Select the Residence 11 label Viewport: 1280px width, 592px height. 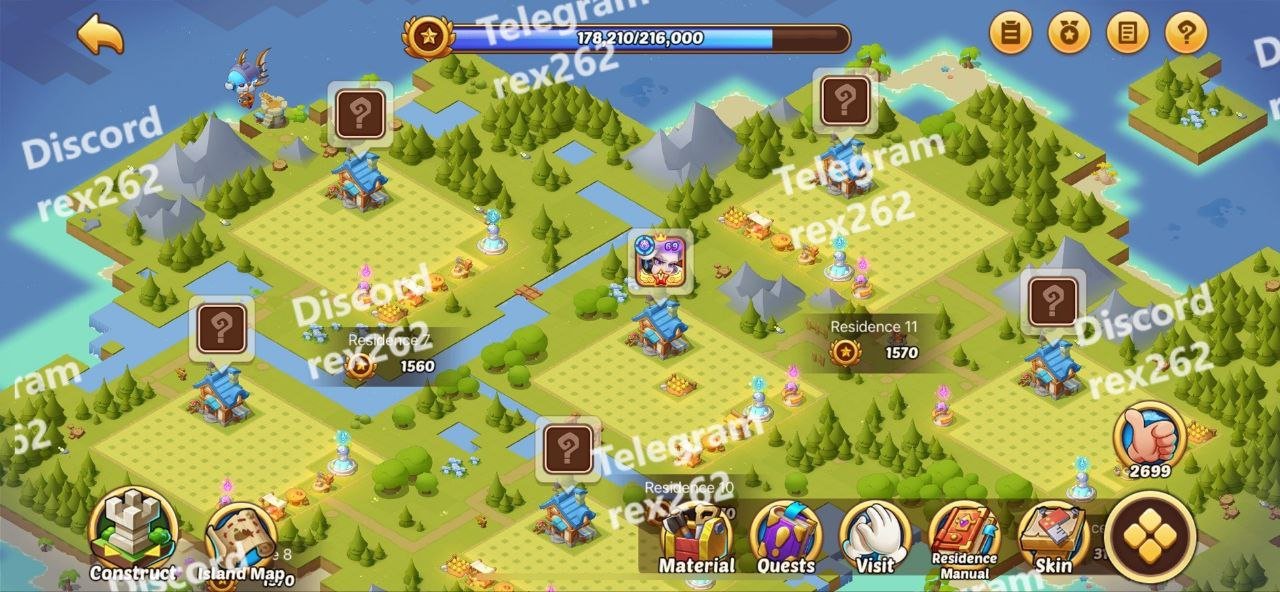pos(873,327)
